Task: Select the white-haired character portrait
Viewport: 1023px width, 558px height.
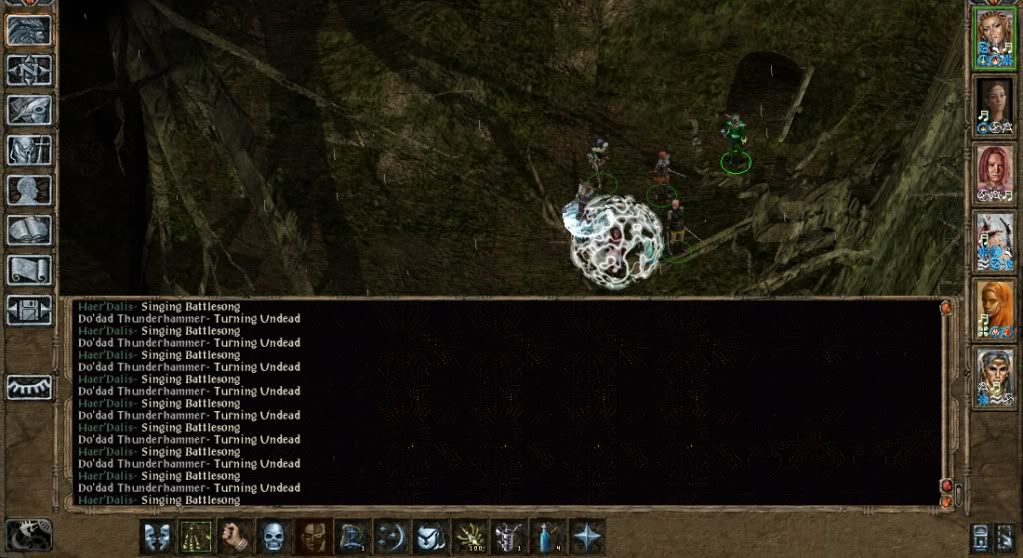Action: (x=994, y=243)
